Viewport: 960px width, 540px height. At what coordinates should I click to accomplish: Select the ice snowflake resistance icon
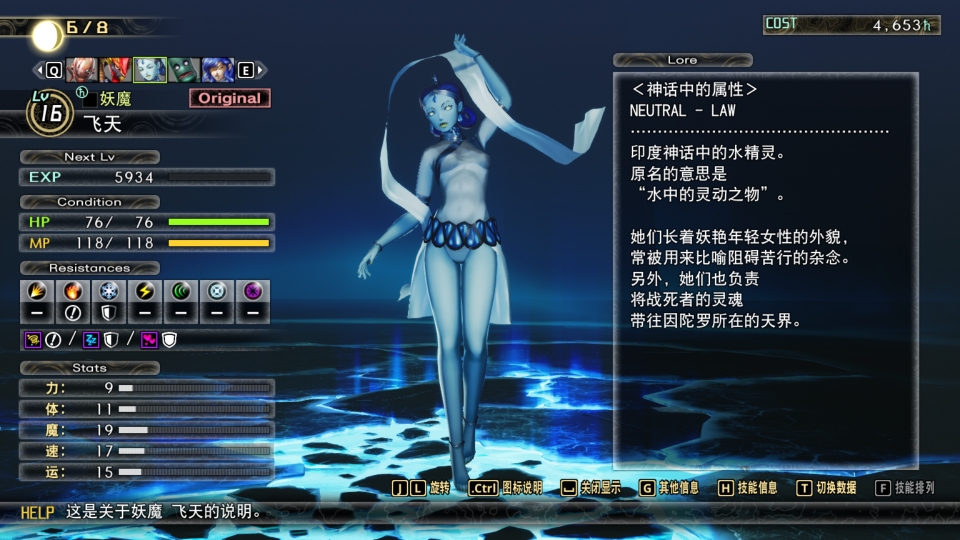pyautogui.click(x=106, y=292)
